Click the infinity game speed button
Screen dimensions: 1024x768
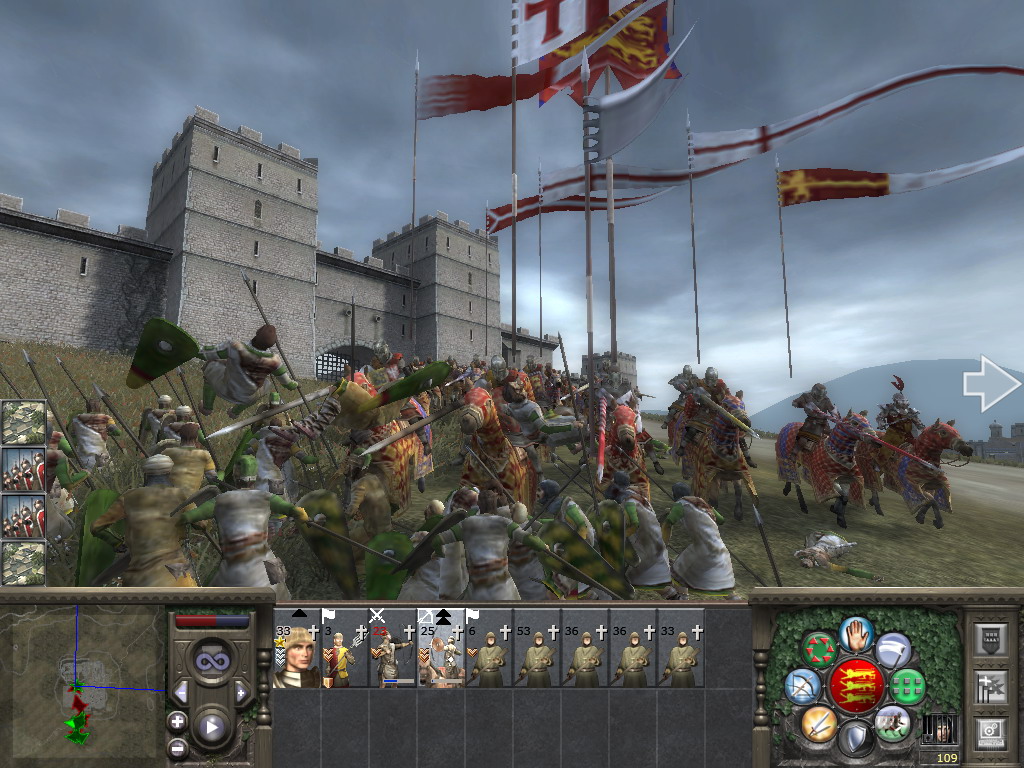coord(211,661)
